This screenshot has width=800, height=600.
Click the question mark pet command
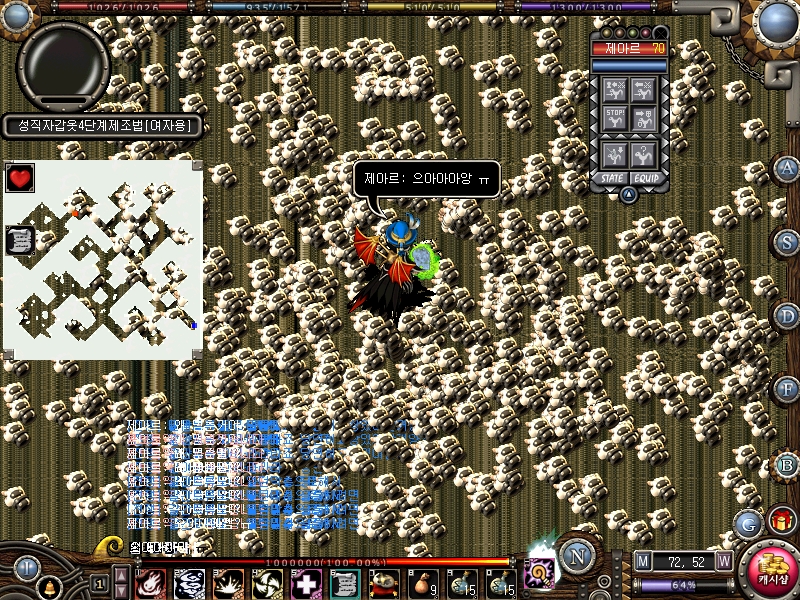click(x=645, y=154)
